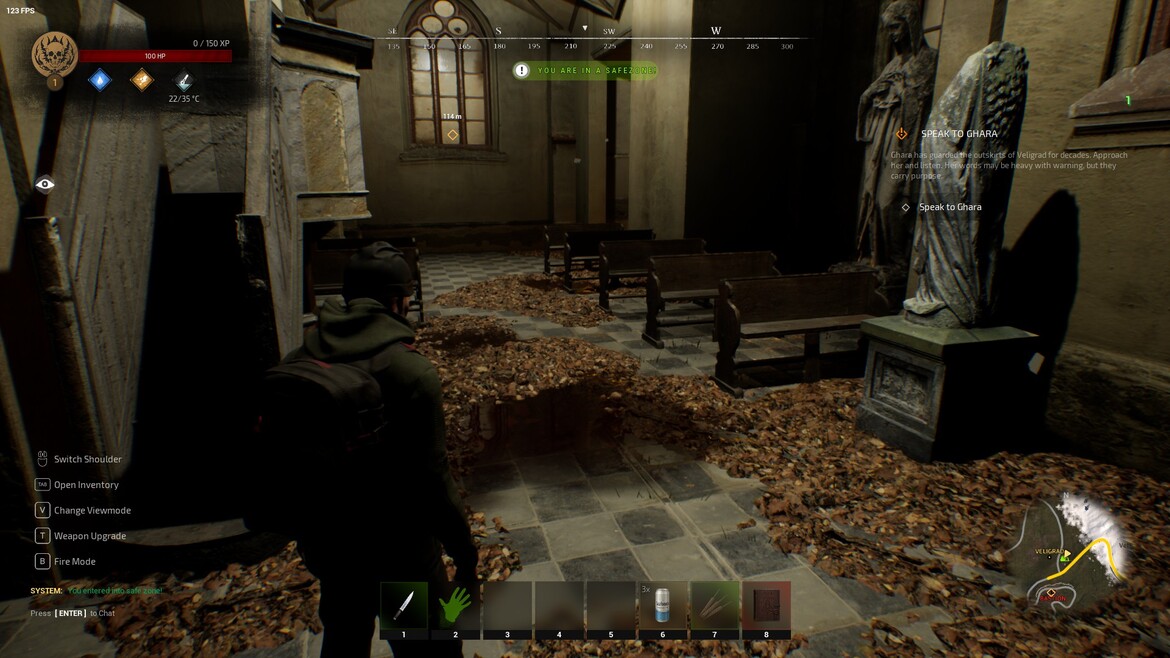Select the Speak to Ghara objective
This screenshot has height=658, width=1170.
coord(950,207)
